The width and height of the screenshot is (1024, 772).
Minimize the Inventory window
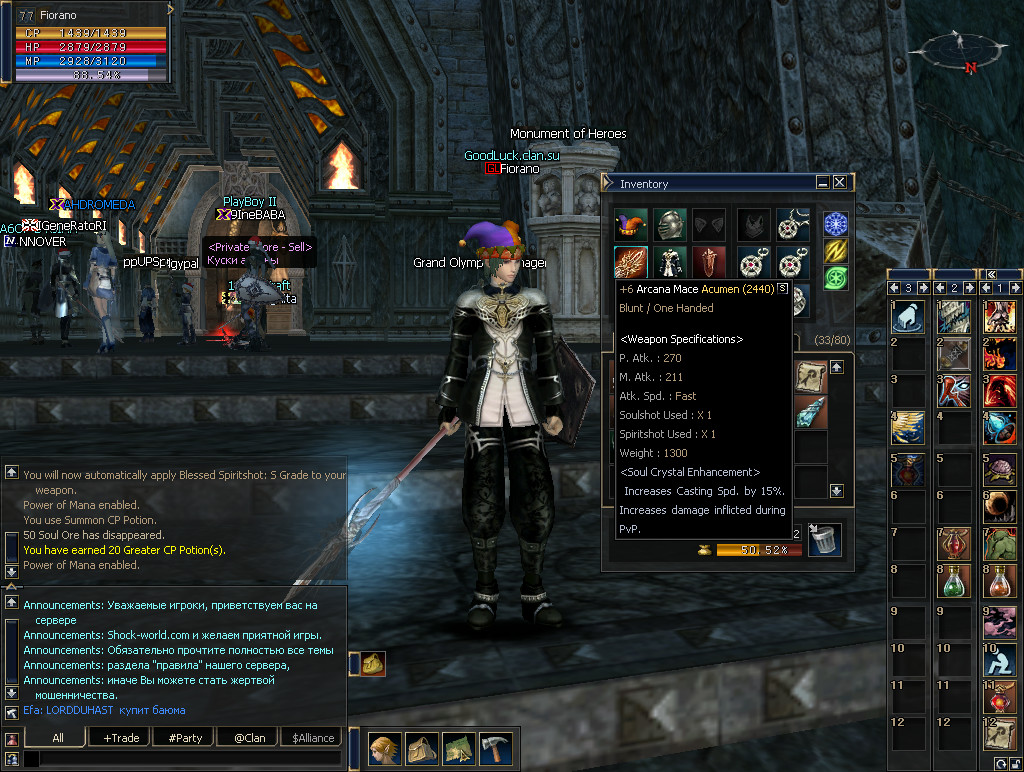pyautogui.click(x=822, y=183)
